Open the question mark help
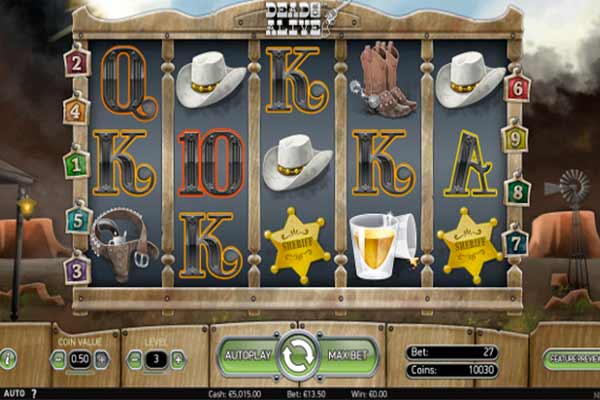 [34, 393]
